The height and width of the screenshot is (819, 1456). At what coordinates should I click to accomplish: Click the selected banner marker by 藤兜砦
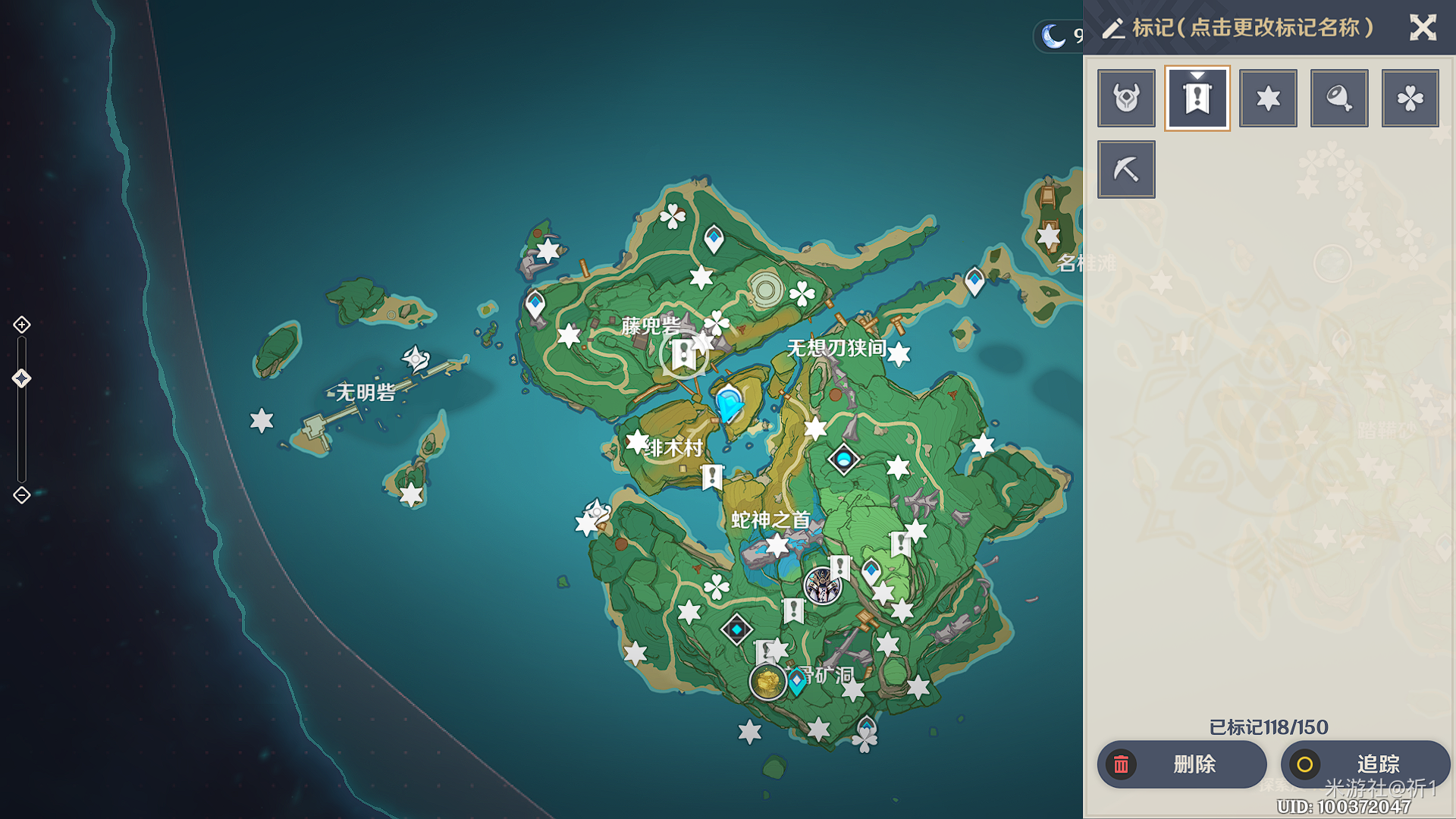coord(683,354)
